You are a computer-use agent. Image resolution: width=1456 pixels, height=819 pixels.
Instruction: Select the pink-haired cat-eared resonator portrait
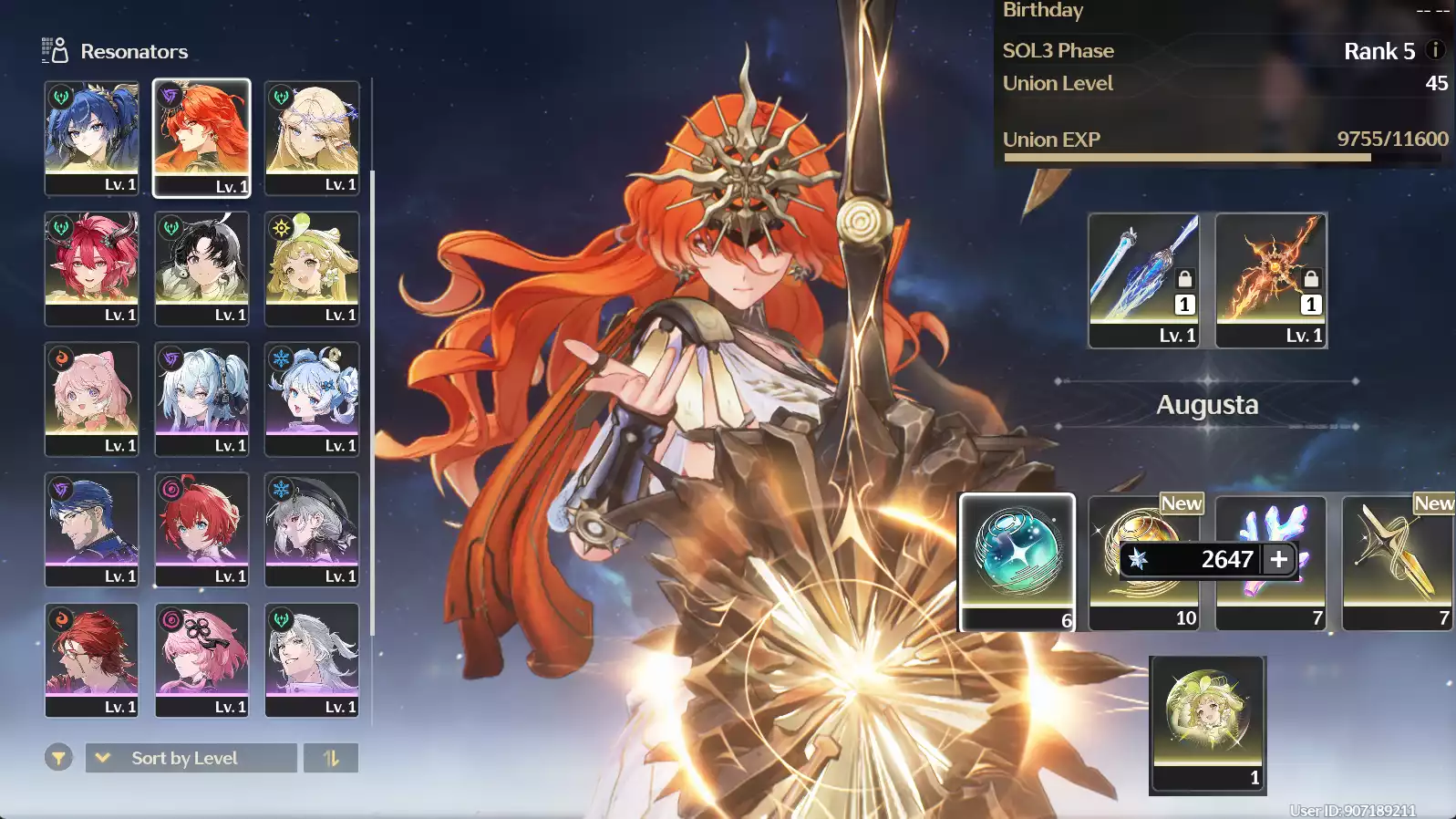click(x=91, y=399)
